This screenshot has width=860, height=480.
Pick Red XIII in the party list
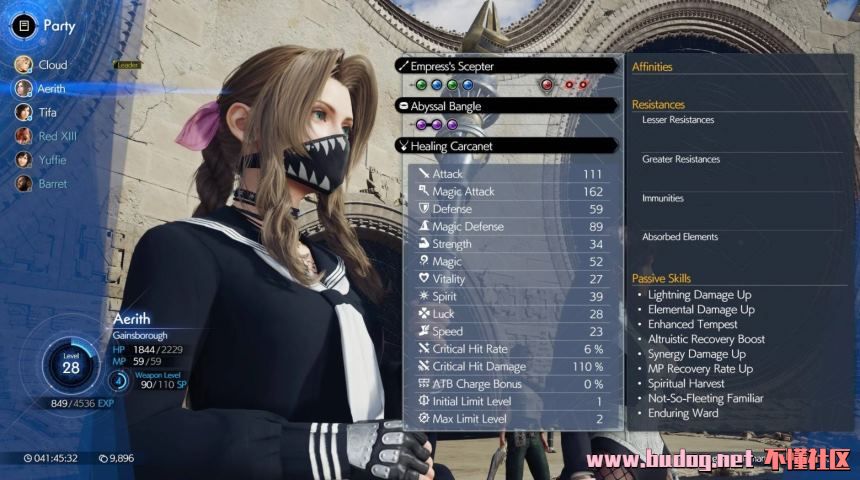[x=57, y=136]
